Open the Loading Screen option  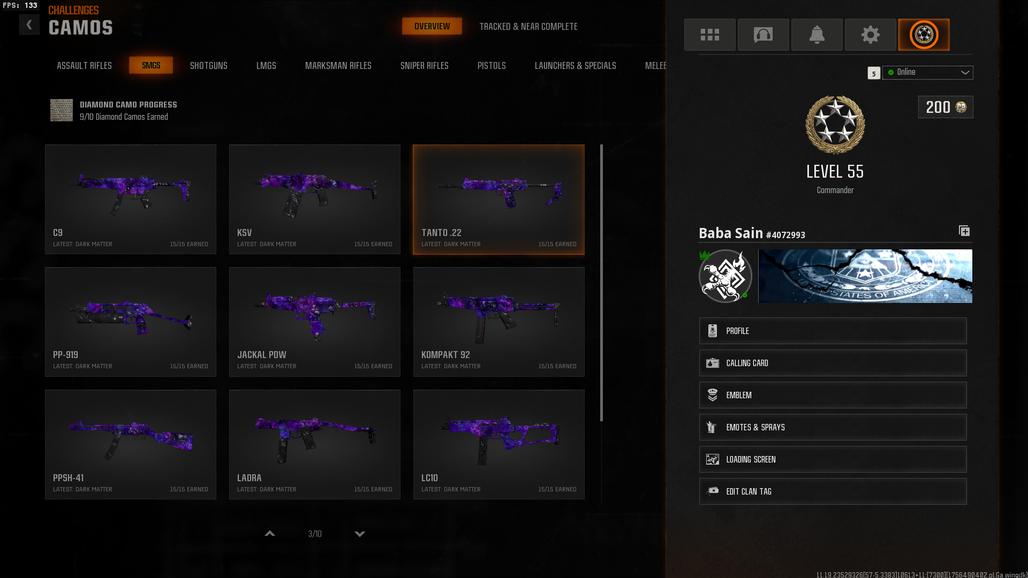point(832,459)
